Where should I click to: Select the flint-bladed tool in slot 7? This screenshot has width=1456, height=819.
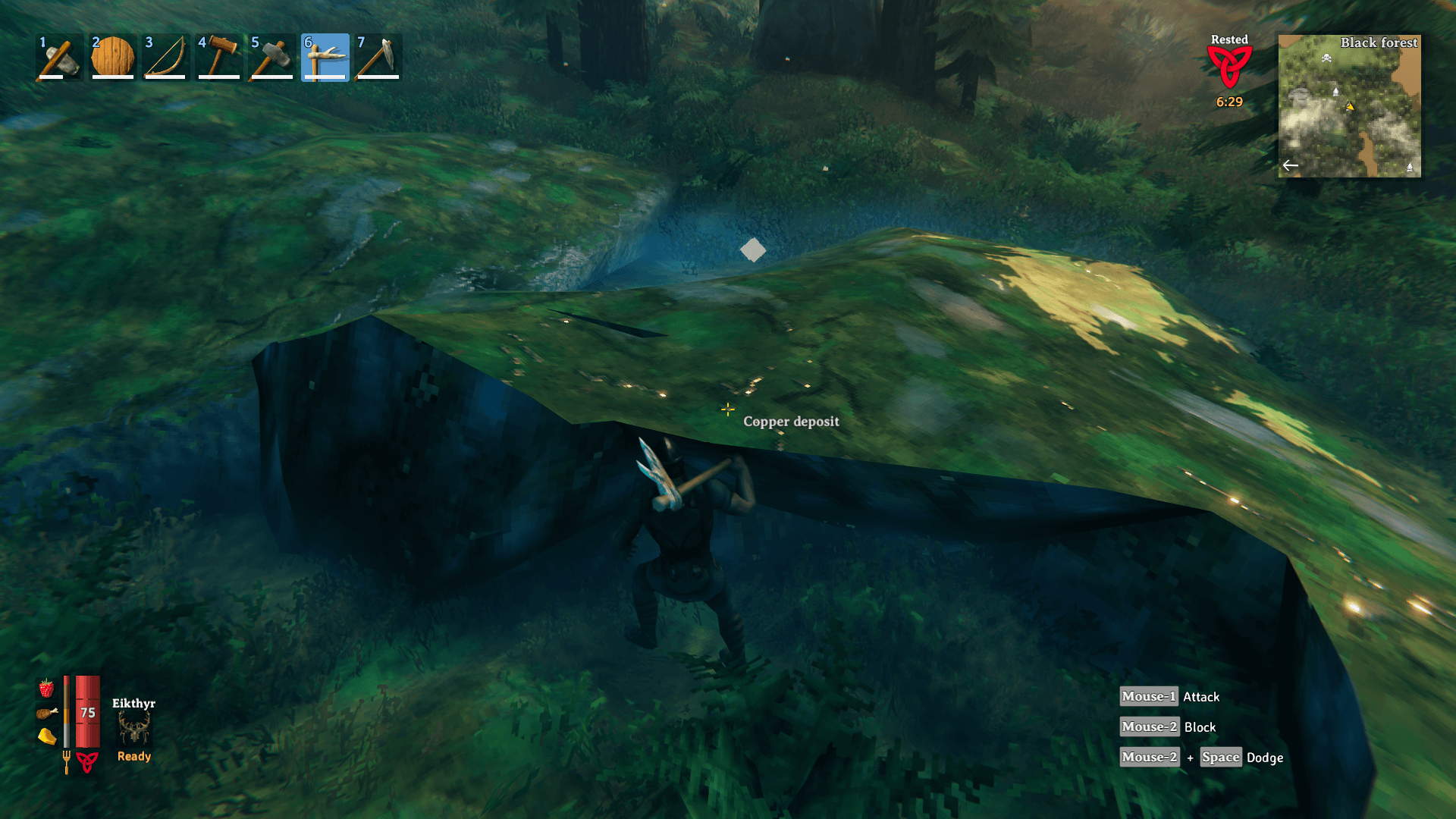(378, 58)
